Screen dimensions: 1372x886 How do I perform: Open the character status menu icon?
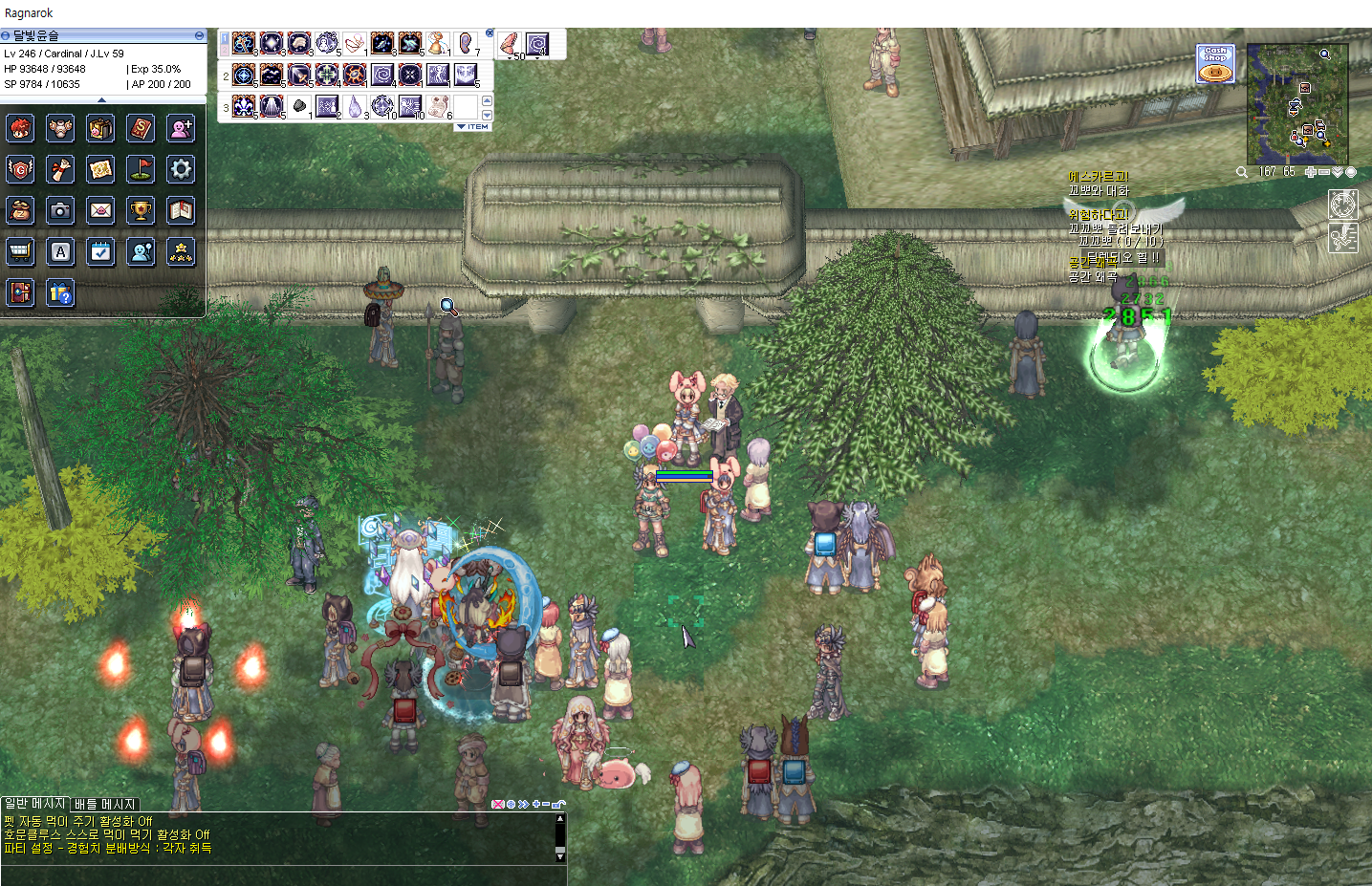(20, 128)
